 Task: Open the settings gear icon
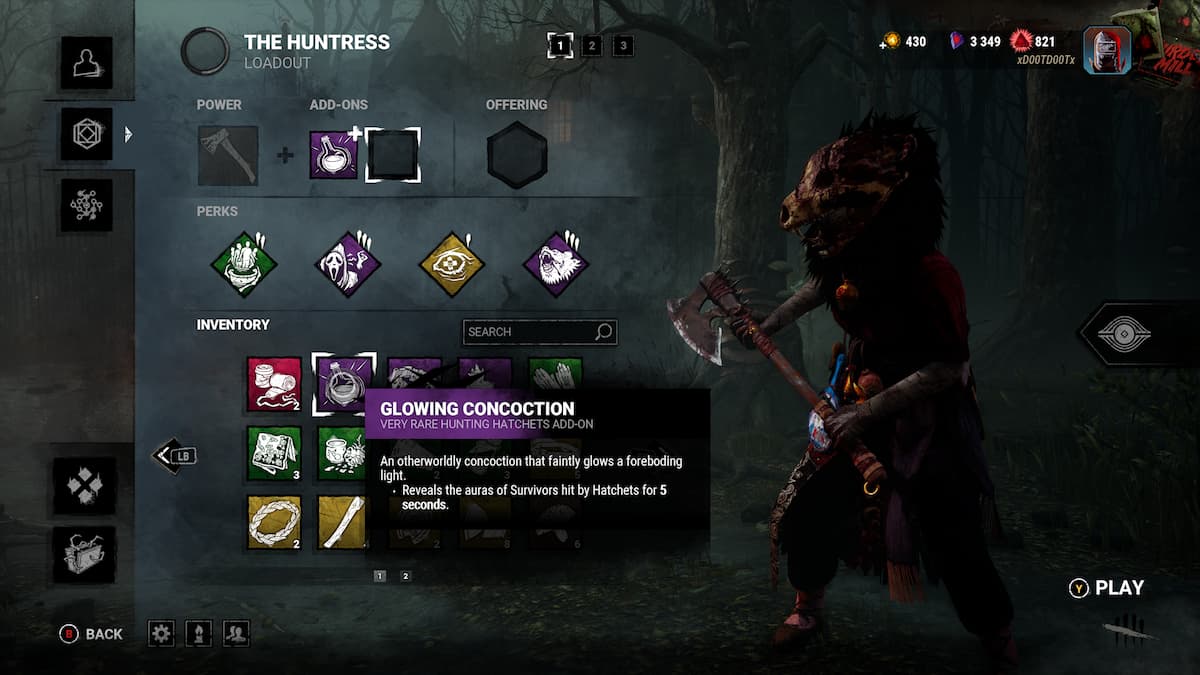pos(161,633)
